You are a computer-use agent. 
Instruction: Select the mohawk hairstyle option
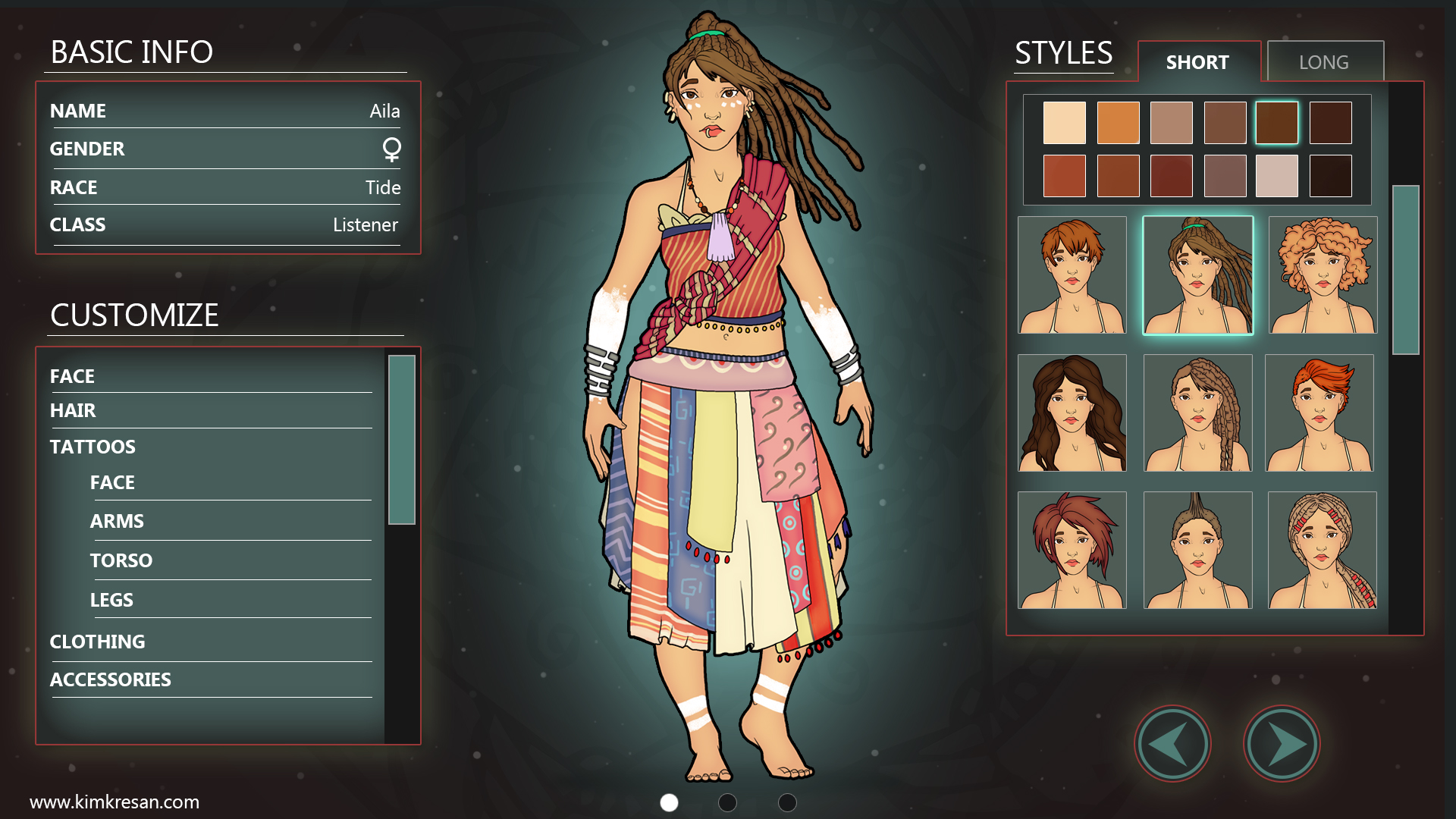[x=1197, y=550]
